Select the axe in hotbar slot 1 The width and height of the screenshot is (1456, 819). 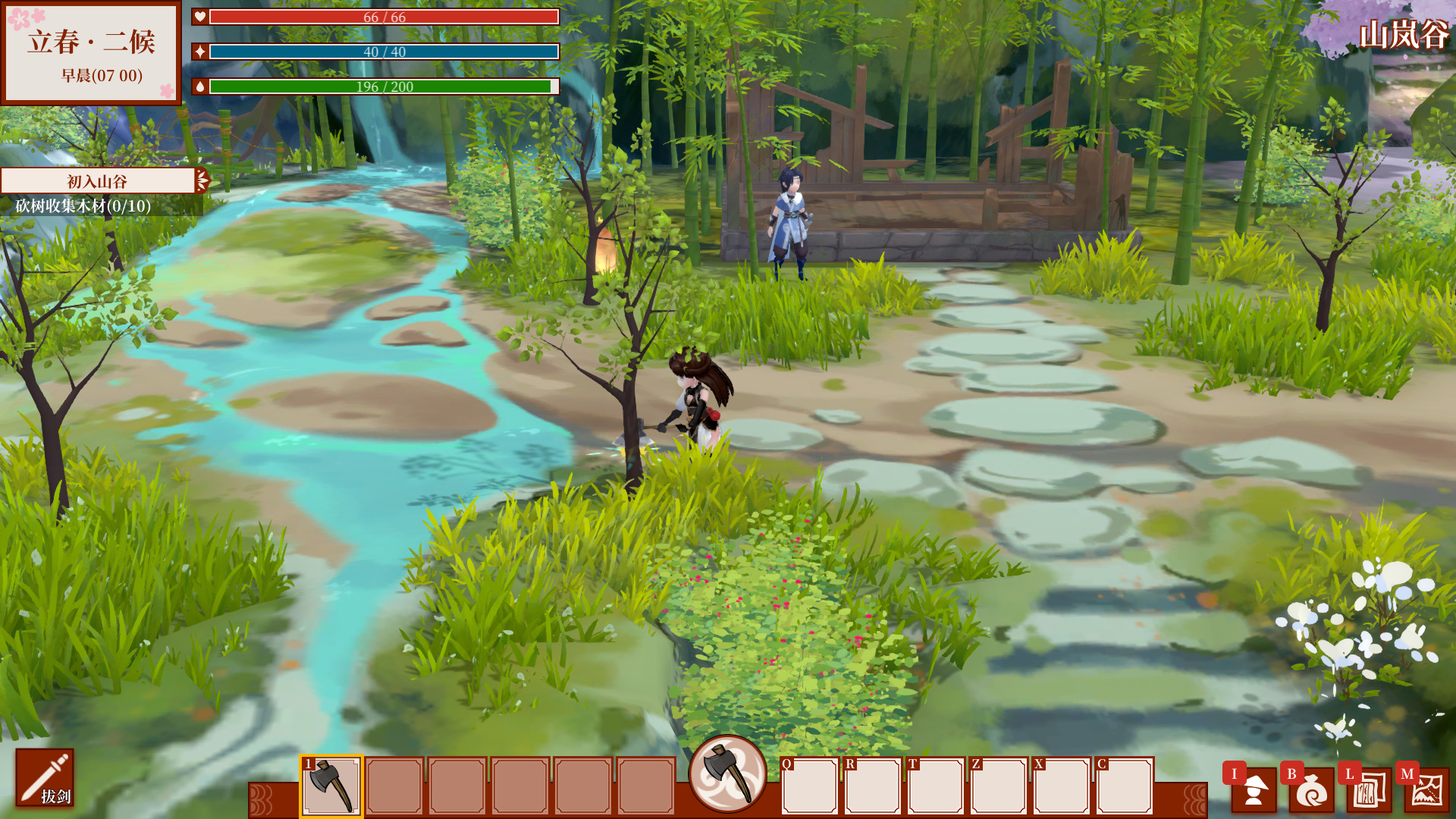click(x=331, y=786)
